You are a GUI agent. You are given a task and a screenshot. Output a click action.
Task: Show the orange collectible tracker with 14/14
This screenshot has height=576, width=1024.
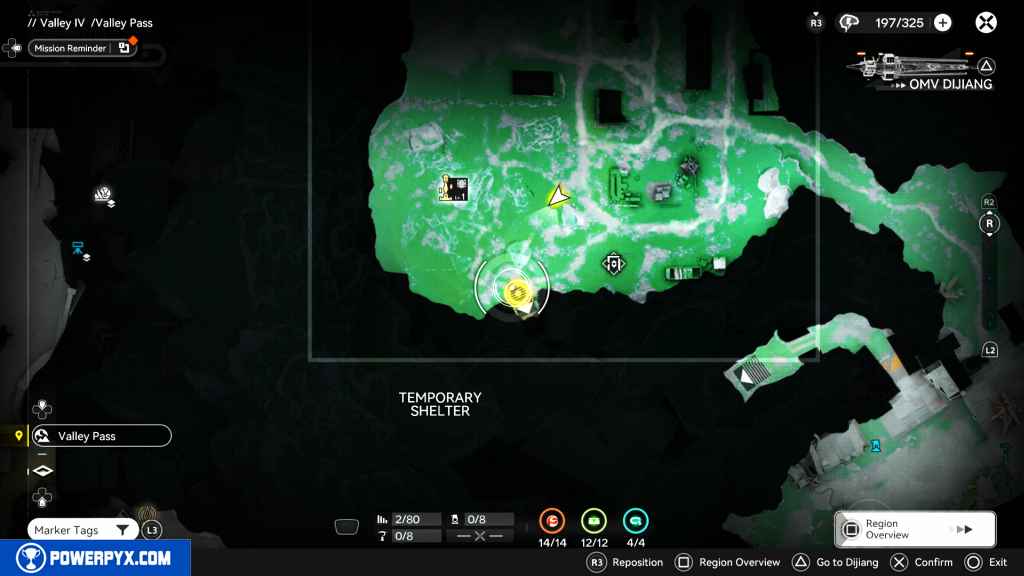tap(552, 521)
